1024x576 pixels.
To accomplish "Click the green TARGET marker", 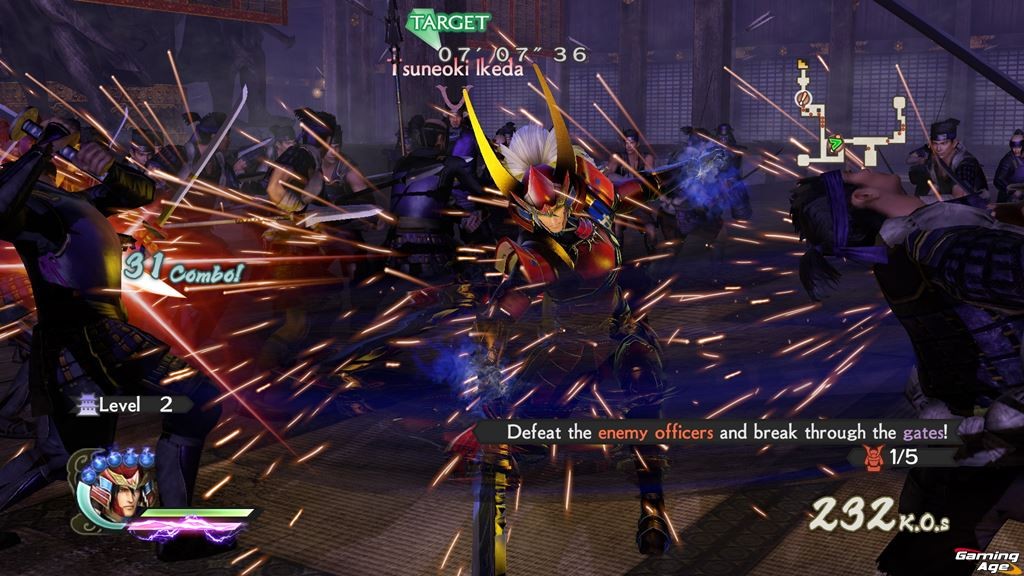I will (450, 23).
